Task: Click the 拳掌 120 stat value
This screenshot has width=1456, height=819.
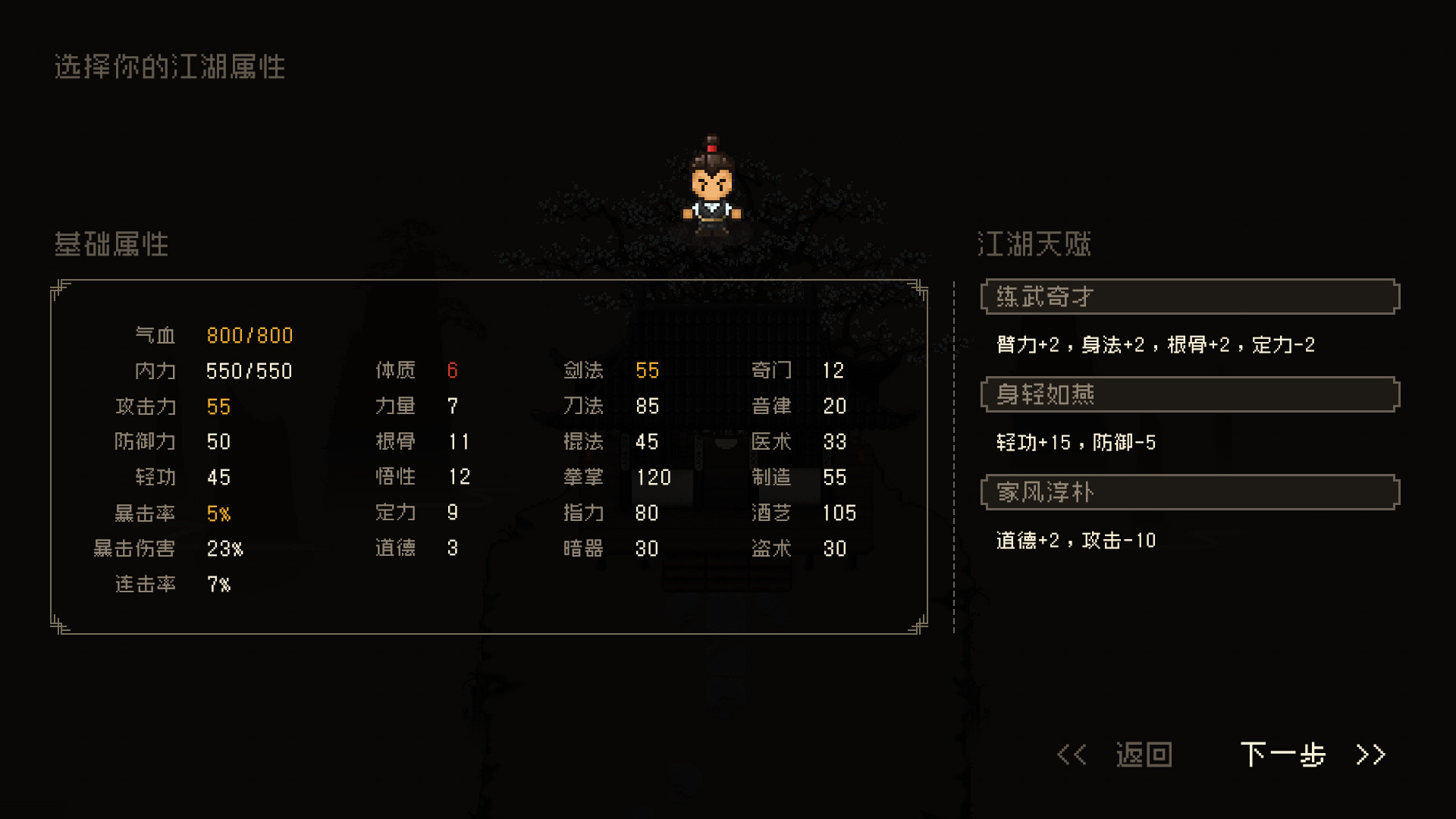Action: pos(654,478)
